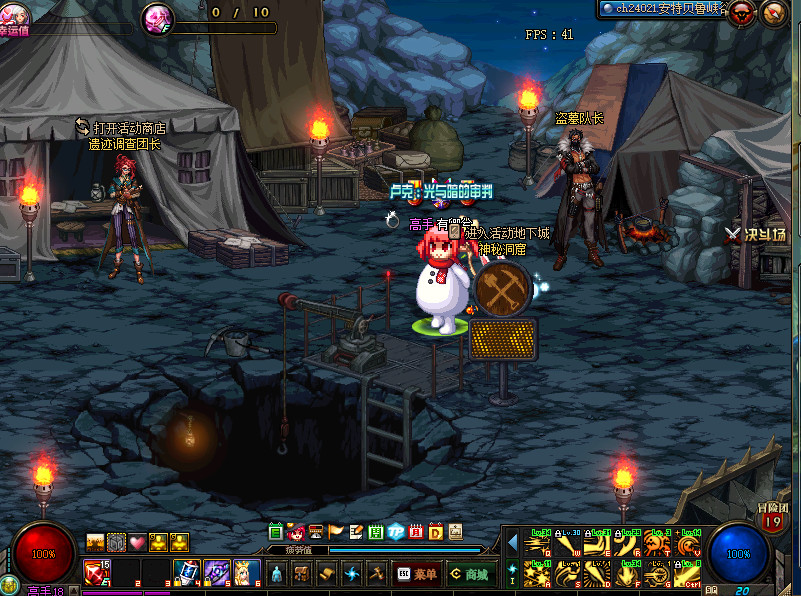Image resolution: width=801 pixels, height=596 pixels.
Task: Open the orange flag event icon
Action: (x=335, y=531)
